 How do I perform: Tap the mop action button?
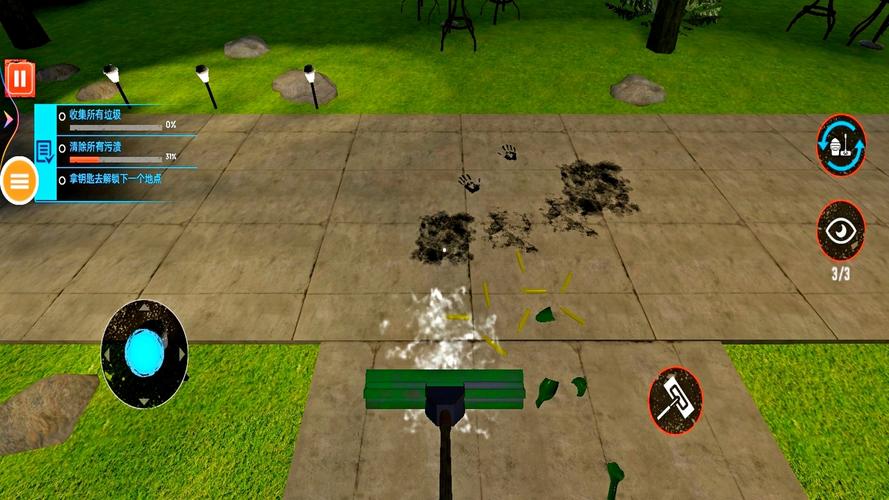(x=675, y=400)
